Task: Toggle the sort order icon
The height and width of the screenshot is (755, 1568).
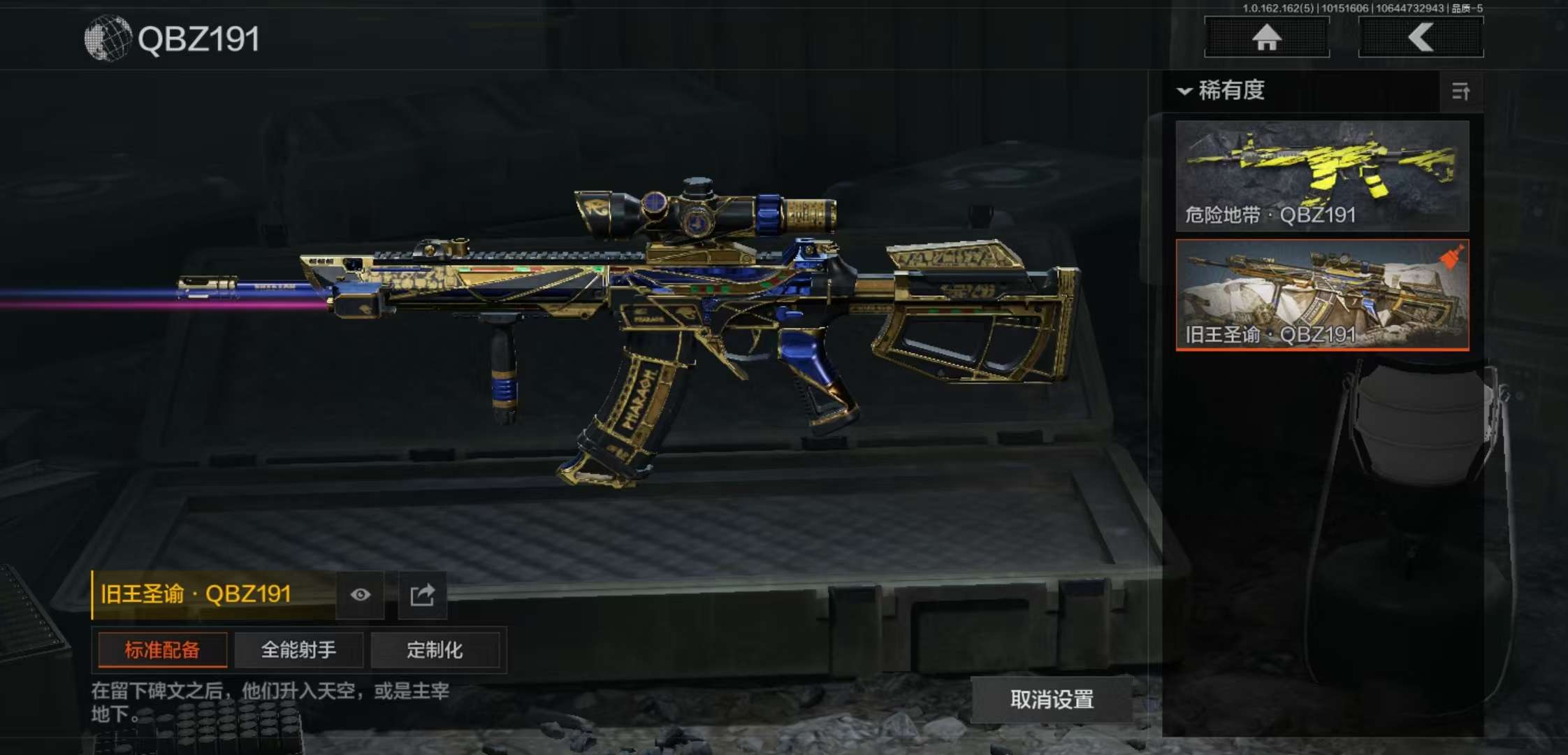Action: pos(1460,91)
